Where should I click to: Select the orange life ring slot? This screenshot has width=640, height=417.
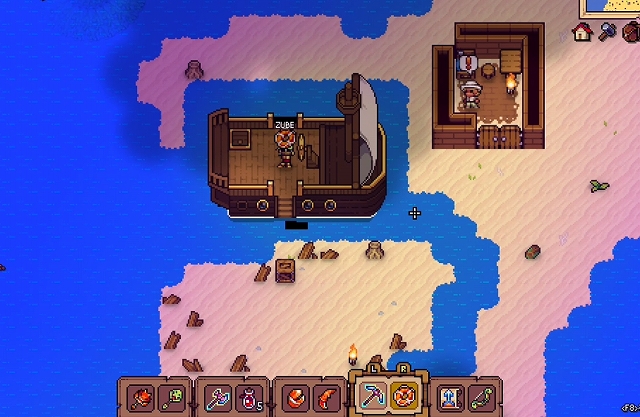pos(404,396)
